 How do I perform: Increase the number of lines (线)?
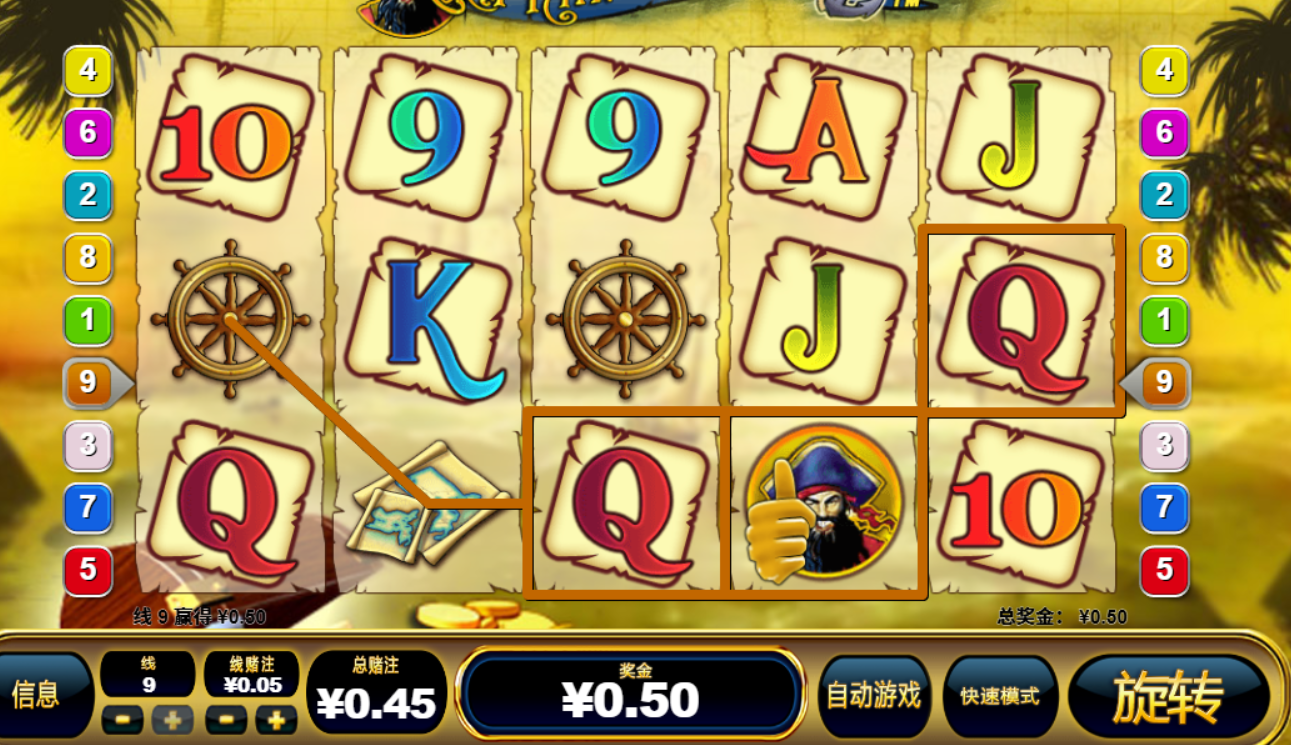pyautogui.click(x=172, y=719)
